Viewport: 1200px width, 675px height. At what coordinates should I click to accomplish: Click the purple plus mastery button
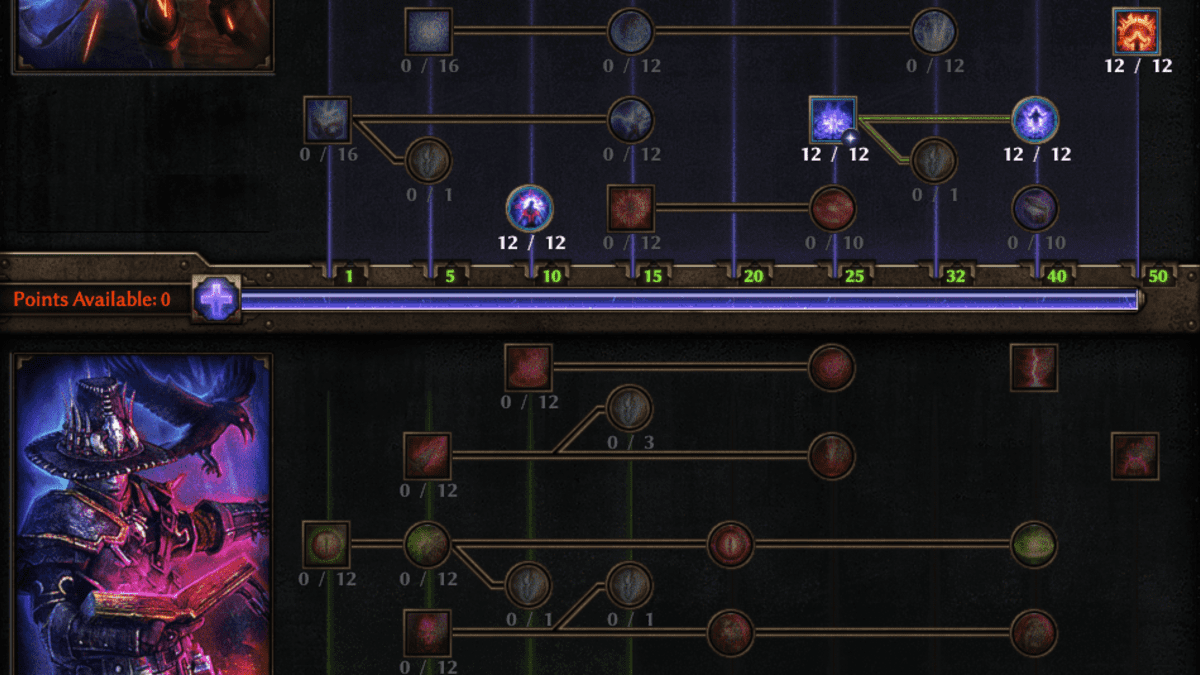click(x=216, y=299)
